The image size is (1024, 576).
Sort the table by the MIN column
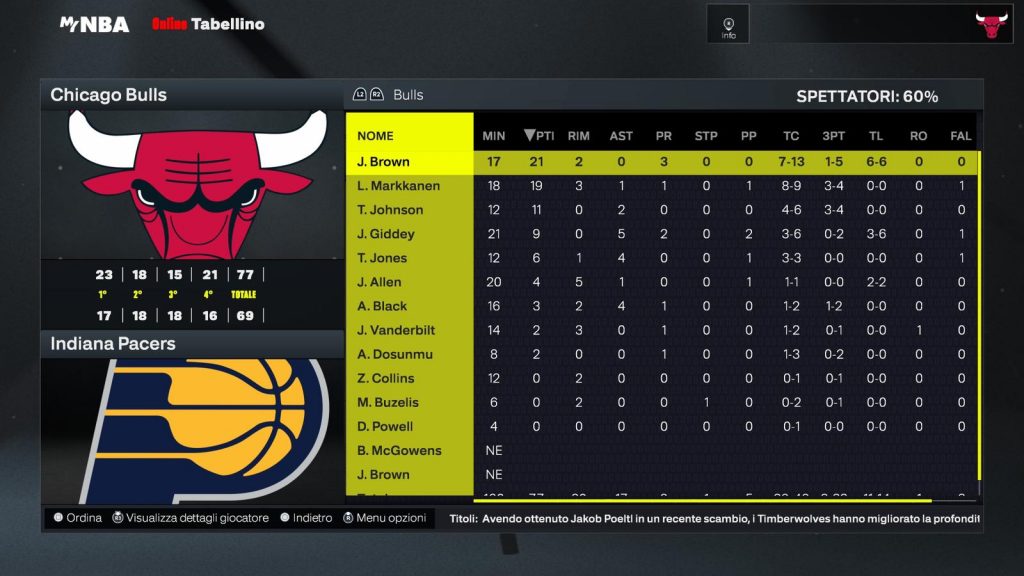pos(493,136)
